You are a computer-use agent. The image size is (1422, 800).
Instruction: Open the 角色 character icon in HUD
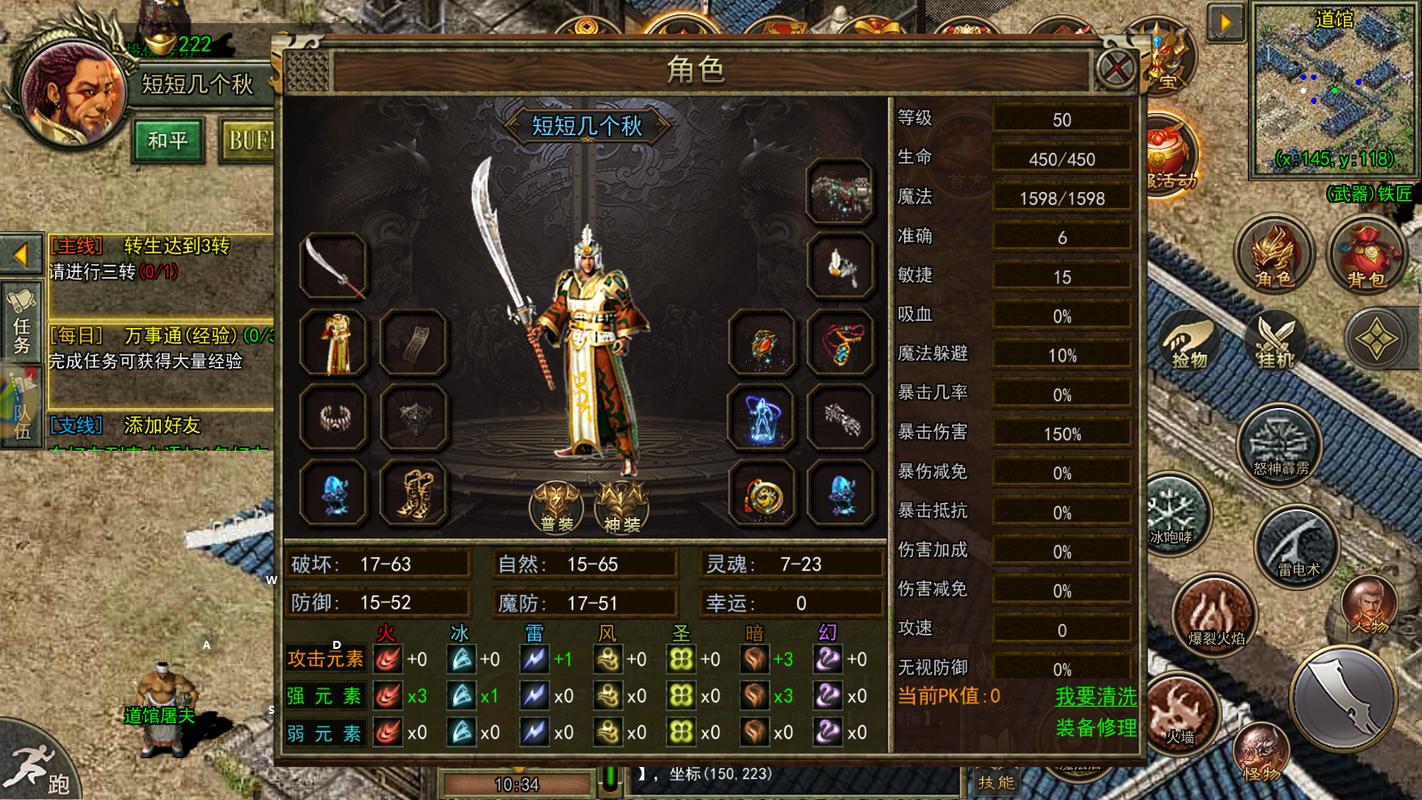click(x=1274, y=255)
